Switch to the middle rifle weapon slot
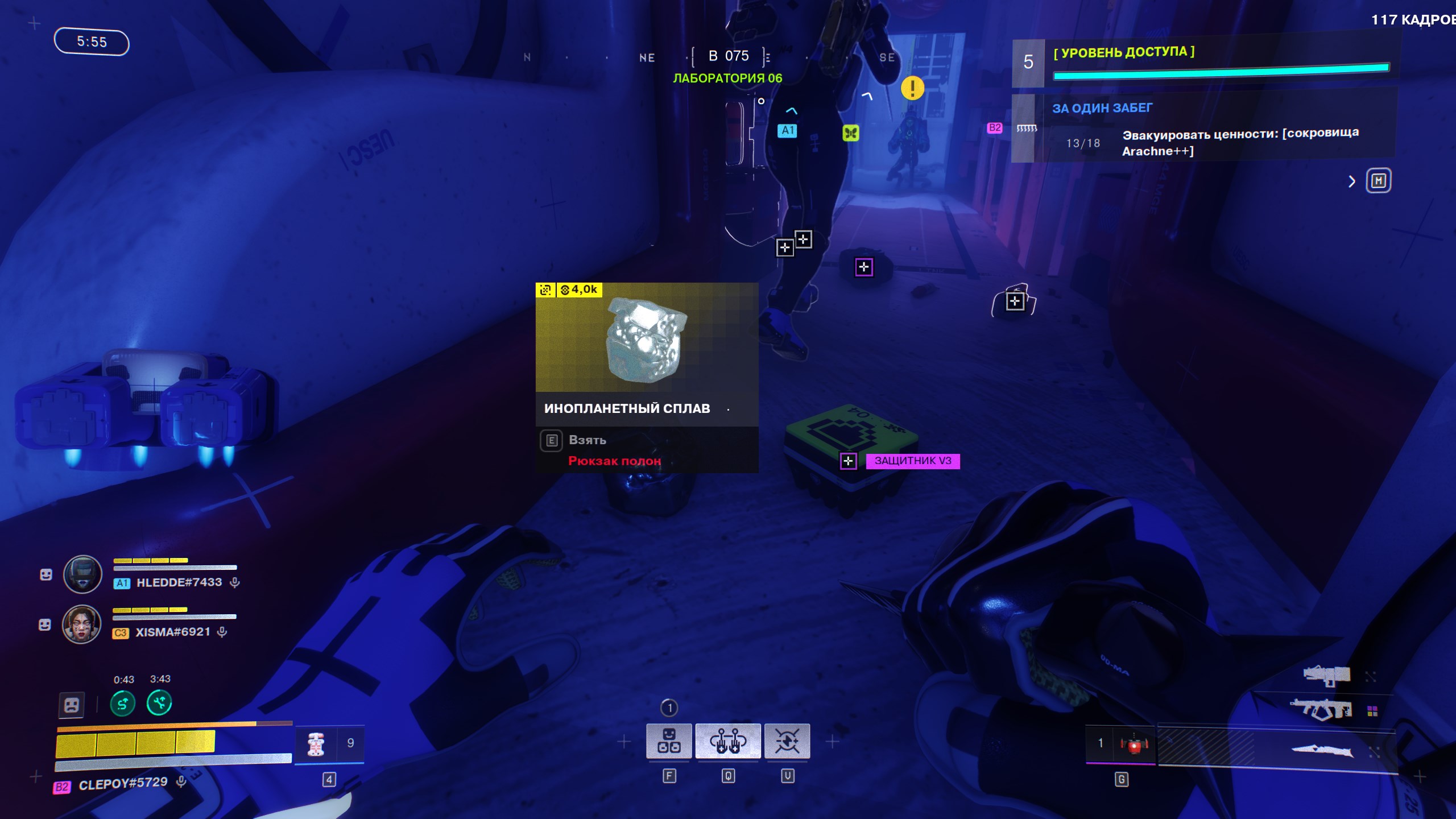Viewport: 1456px width, 819px height. tap(1322, 710)
